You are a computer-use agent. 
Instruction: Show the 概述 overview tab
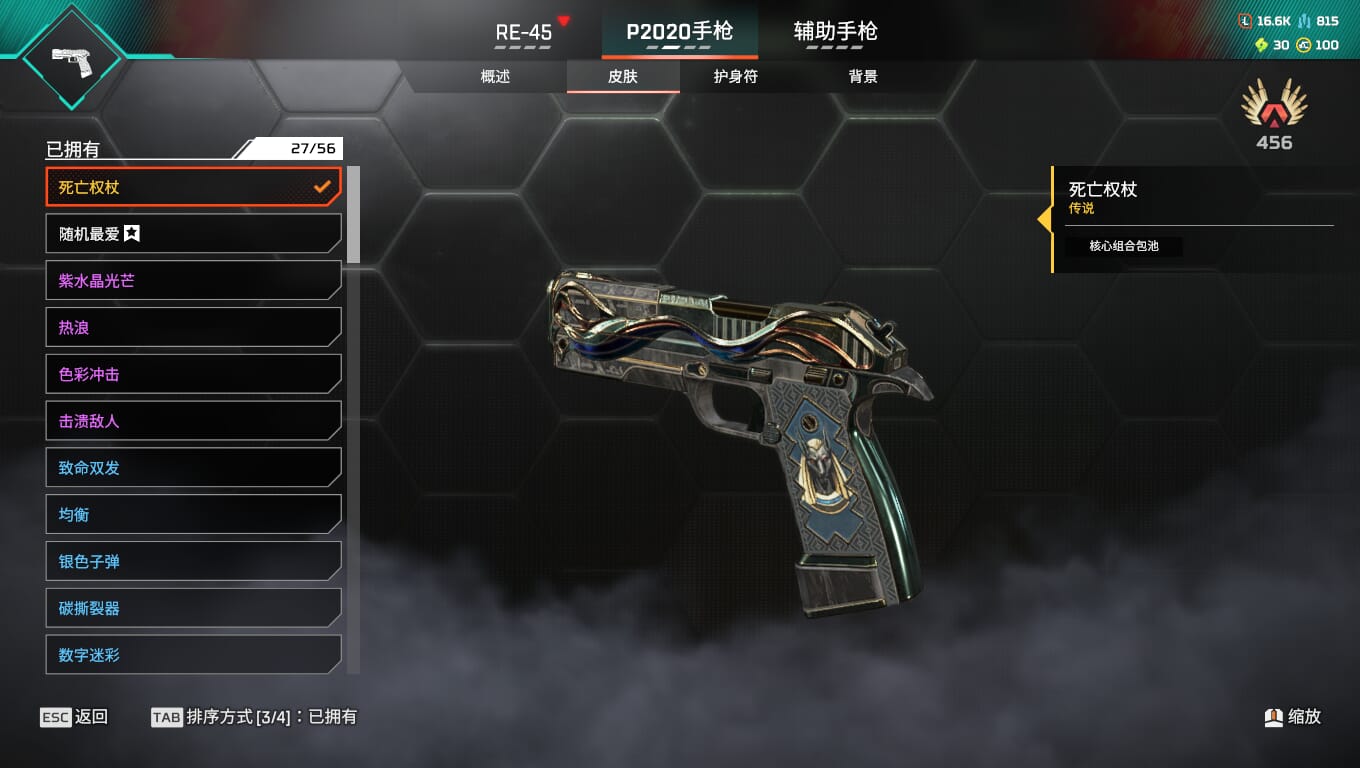pyautogui.click(x=495, y=77)
